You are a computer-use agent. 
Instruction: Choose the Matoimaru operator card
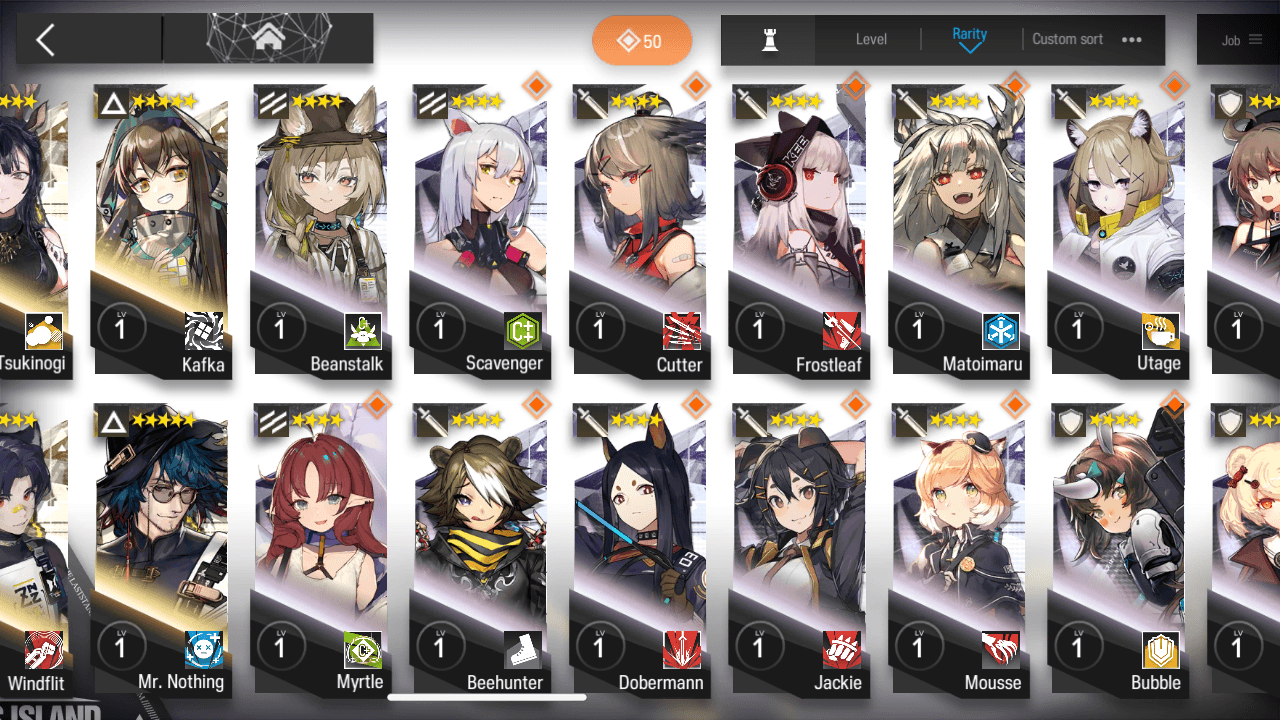959,230
